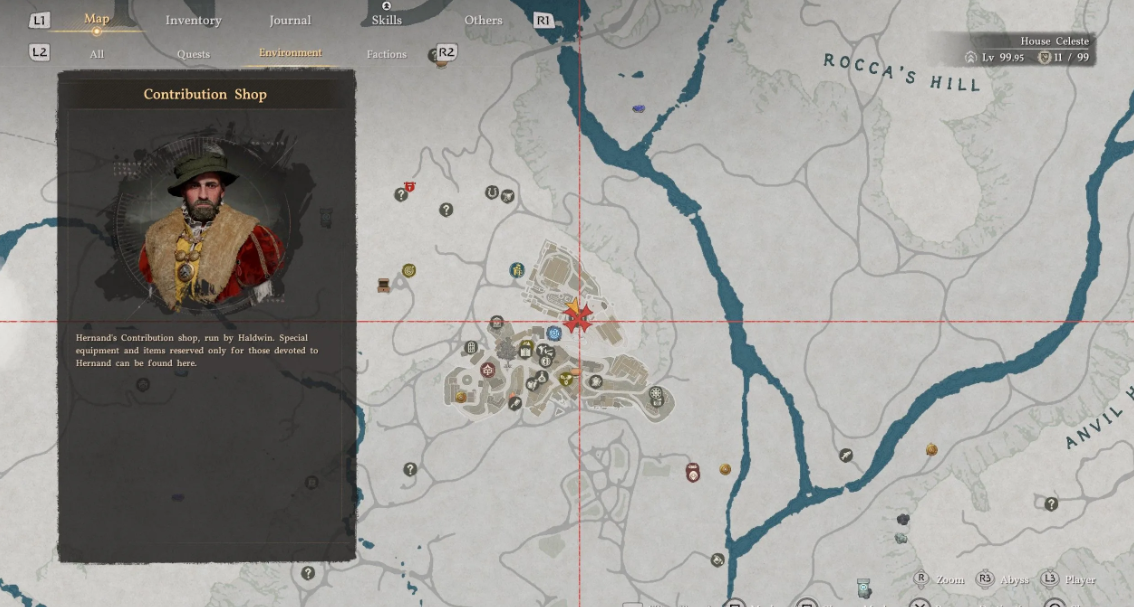Select the dark ore rock marker
Viewport: 1134px width, 607px height.
click(902, 519)
